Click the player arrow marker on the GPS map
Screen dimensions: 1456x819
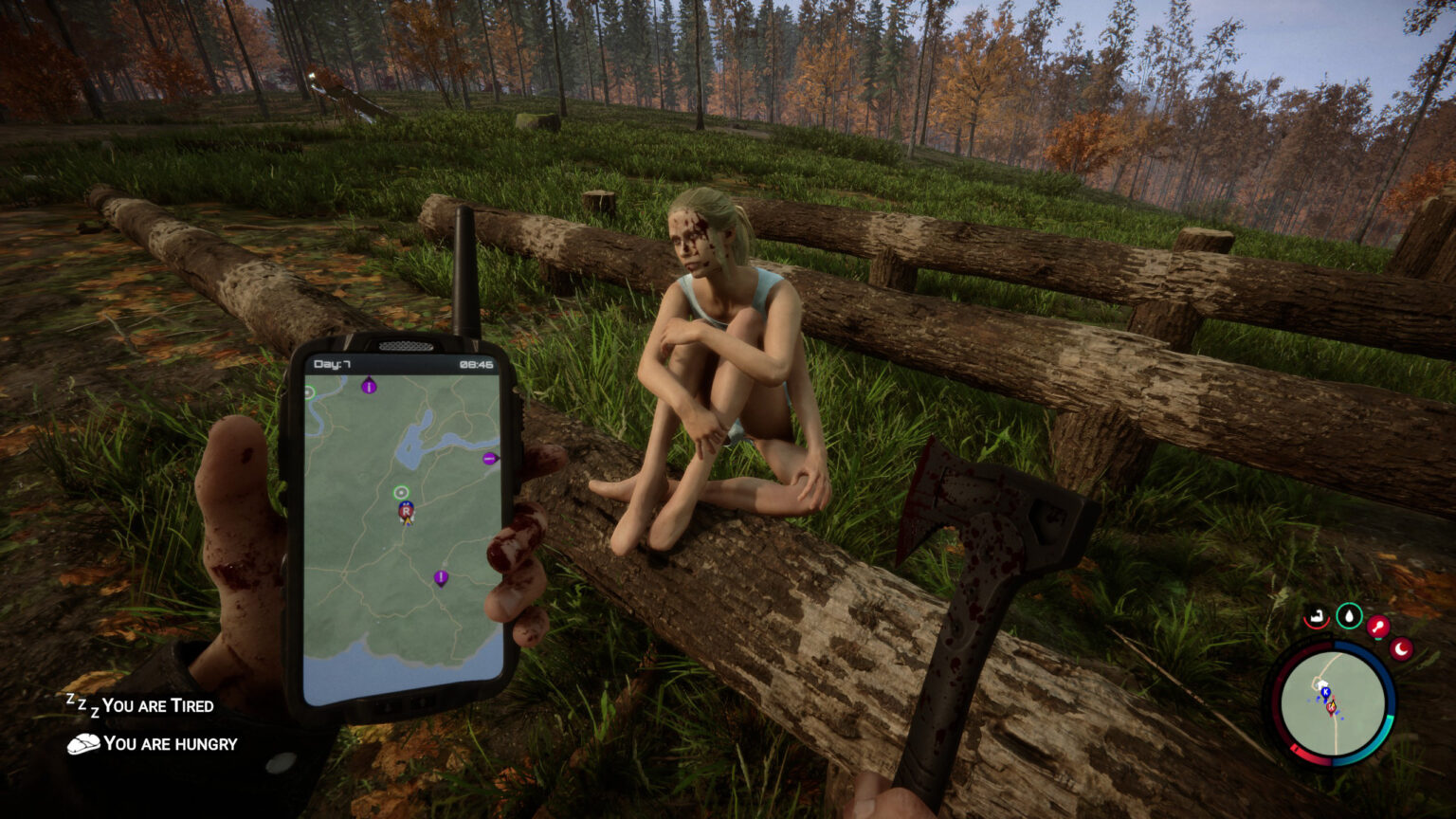pyautogui.click(x=407, y=520)
